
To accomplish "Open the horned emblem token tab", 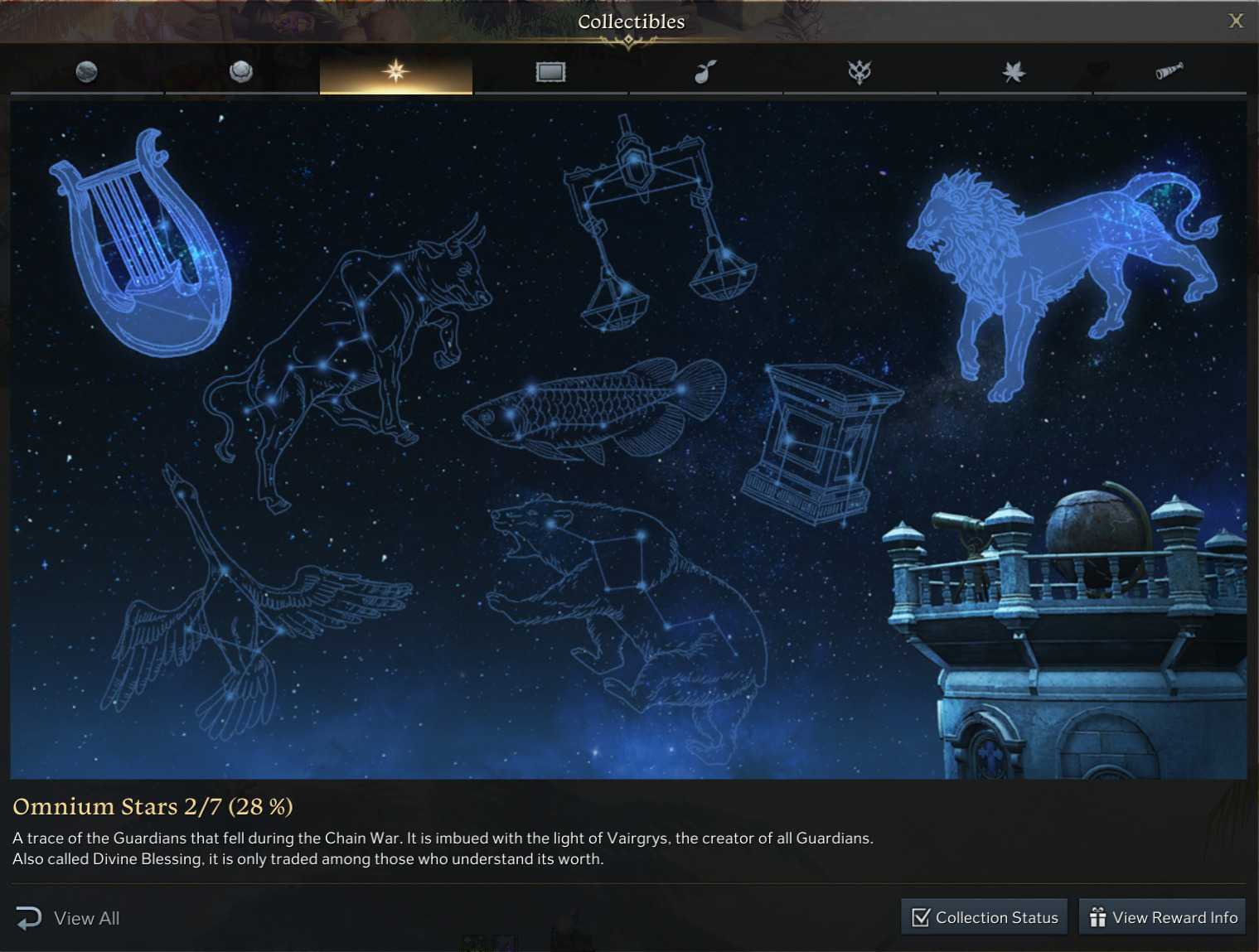I will [x=860, y=72].
